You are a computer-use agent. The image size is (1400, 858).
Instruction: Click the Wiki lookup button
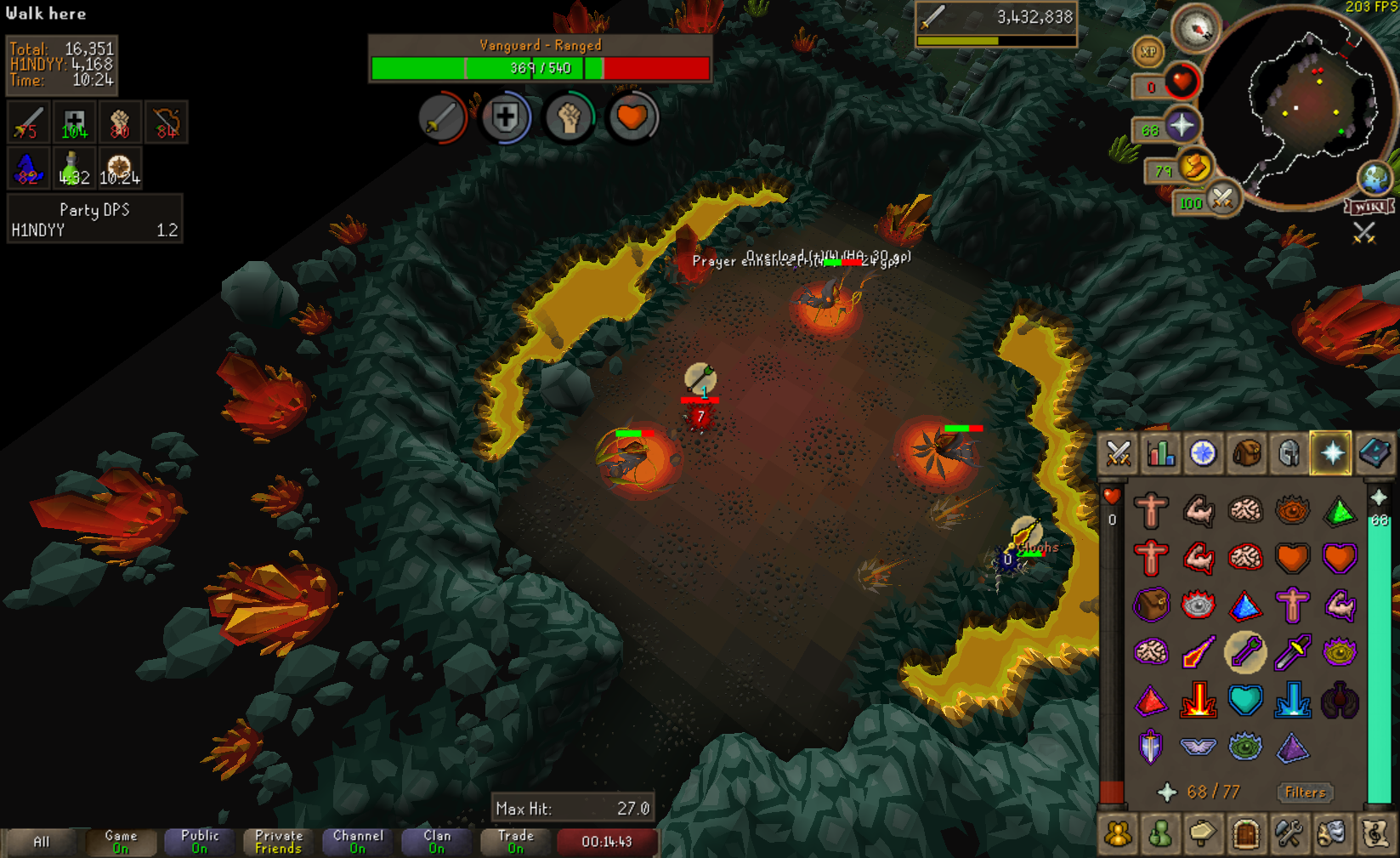pos(1369,207)
